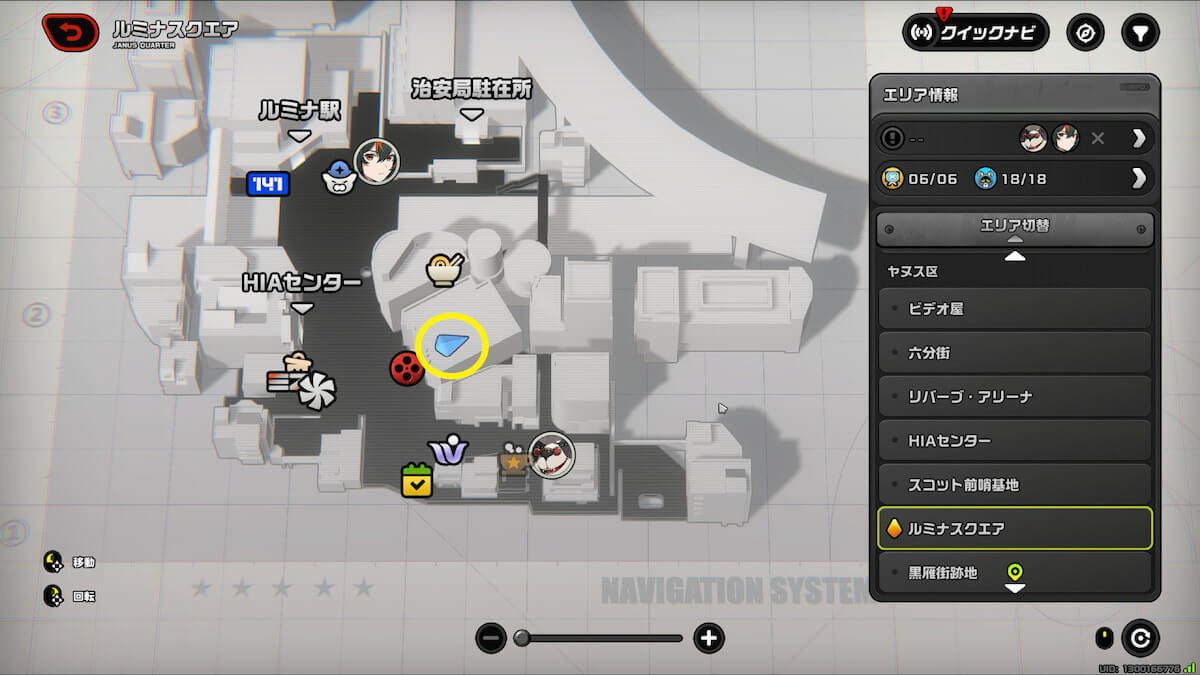Viewport: 1200px width, 675px height.
Task: Open the クイックナビ quick navigation
Action: (975, 33)
